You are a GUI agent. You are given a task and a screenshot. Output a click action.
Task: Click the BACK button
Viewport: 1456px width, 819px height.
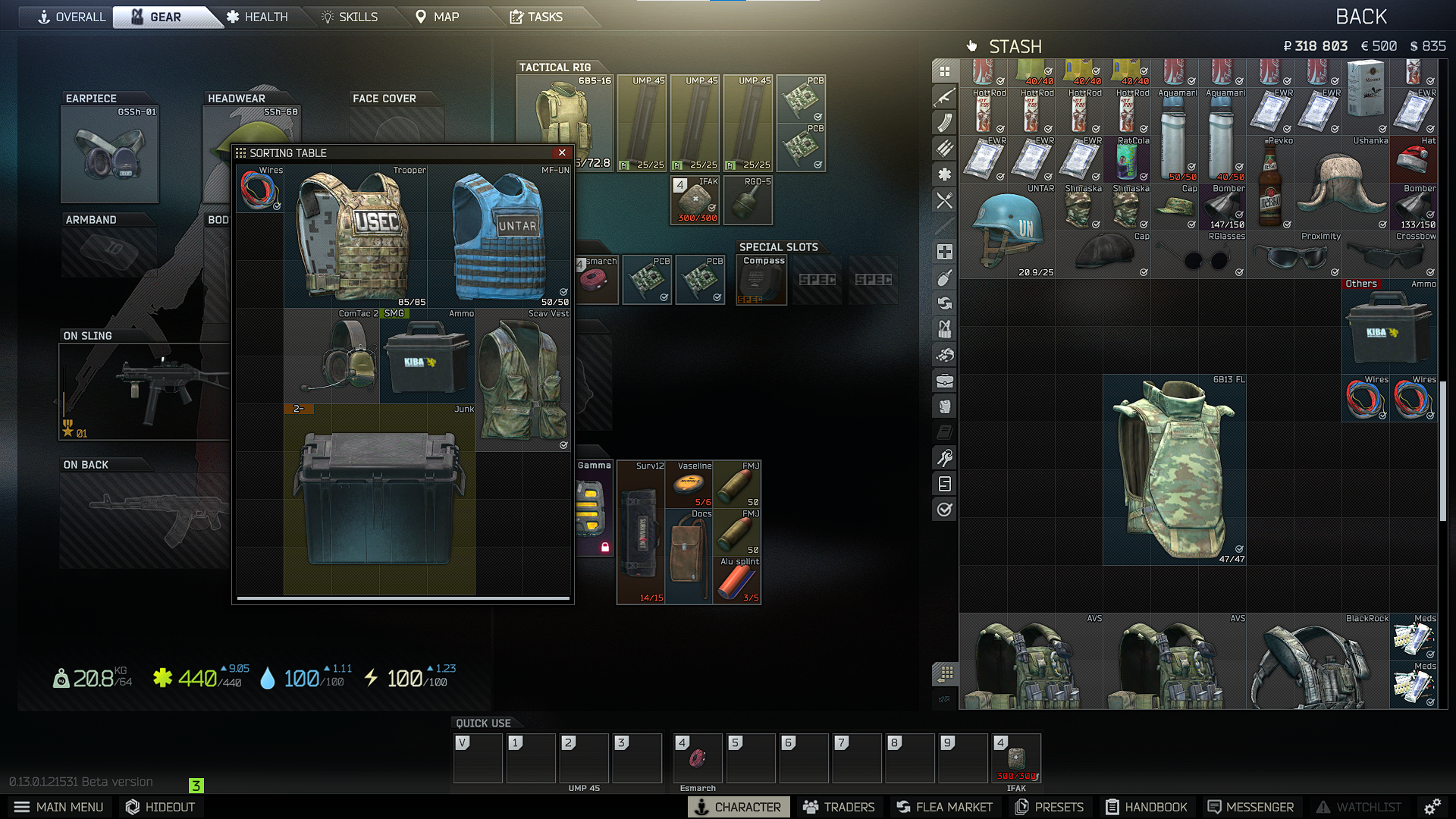pos(1361,16)
